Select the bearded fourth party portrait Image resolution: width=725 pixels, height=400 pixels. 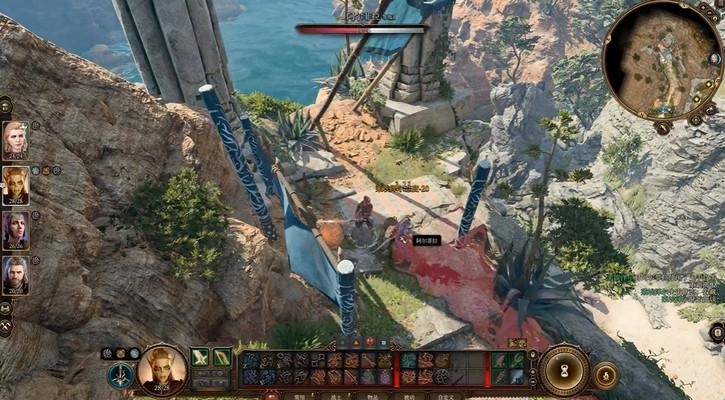(15, 275)
